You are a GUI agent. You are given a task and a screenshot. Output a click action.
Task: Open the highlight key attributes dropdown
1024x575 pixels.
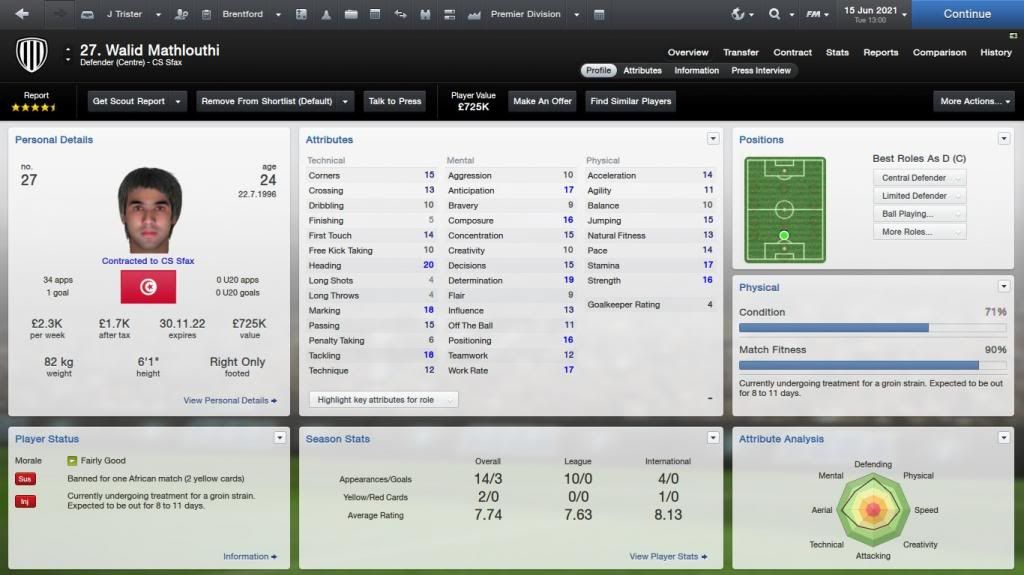click(x=383, y=400)
